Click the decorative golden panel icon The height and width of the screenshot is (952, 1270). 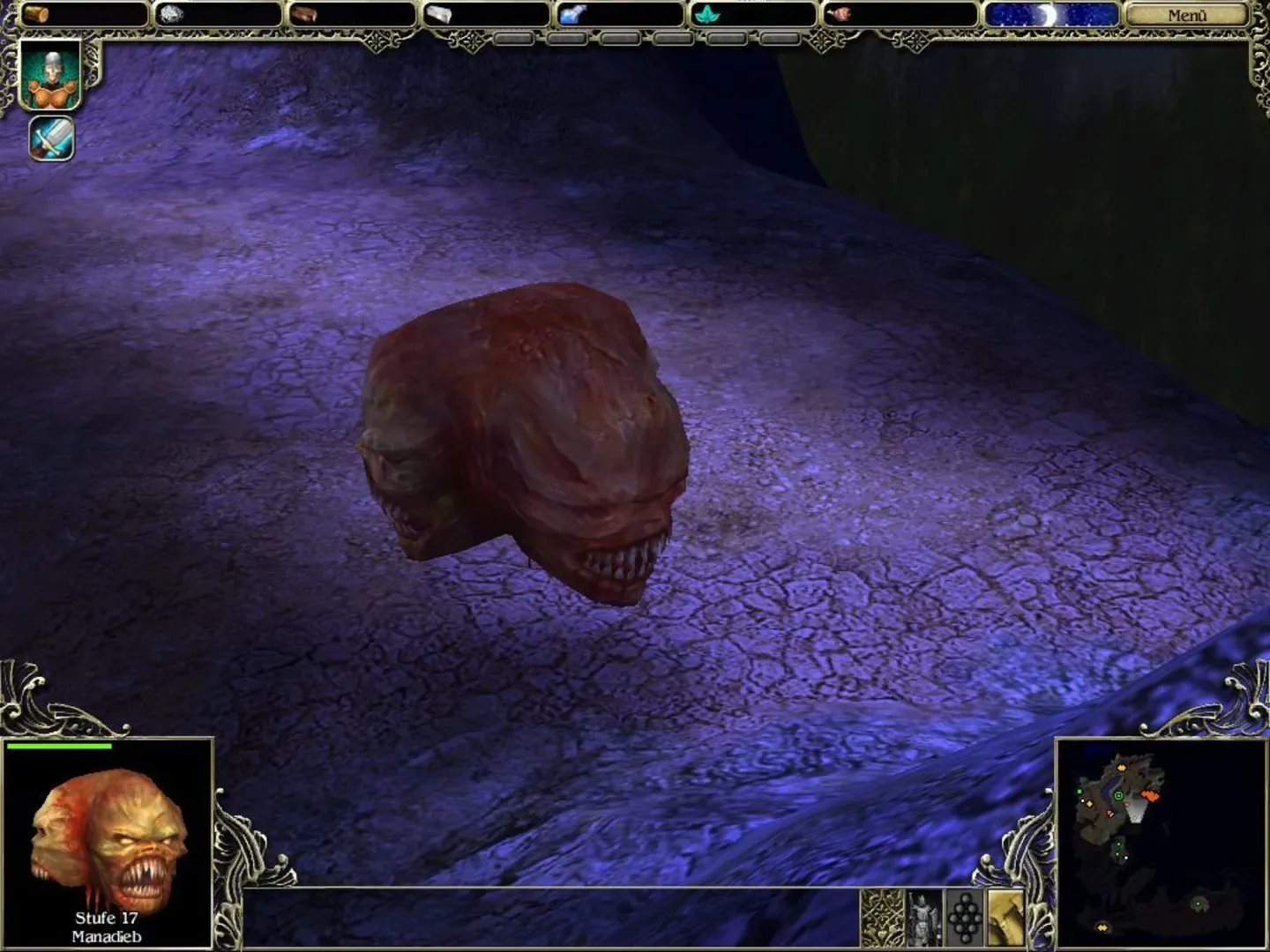coord(882,917)
